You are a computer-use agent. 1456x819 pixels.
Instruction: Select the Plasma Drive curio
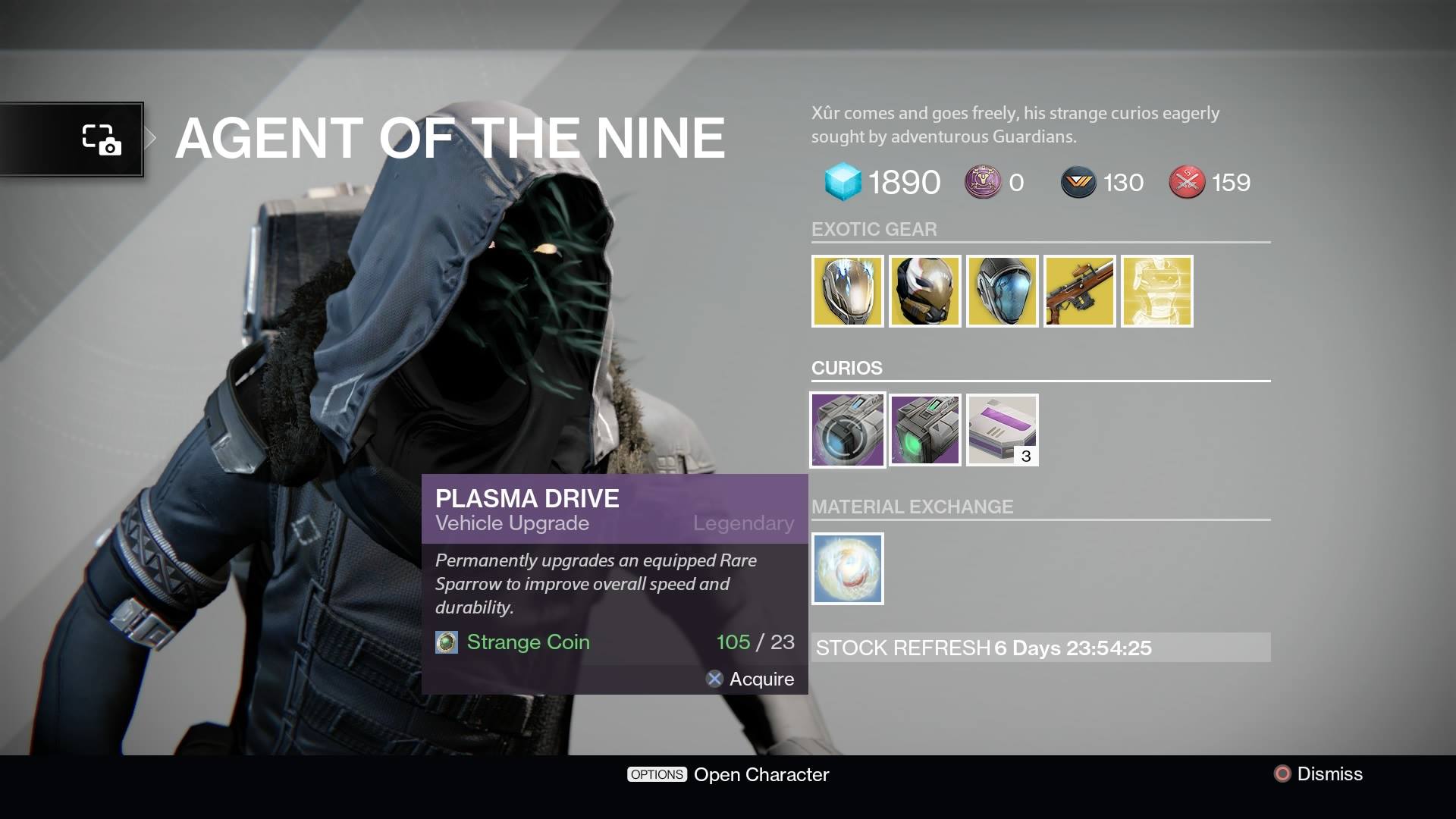[847, 430]
